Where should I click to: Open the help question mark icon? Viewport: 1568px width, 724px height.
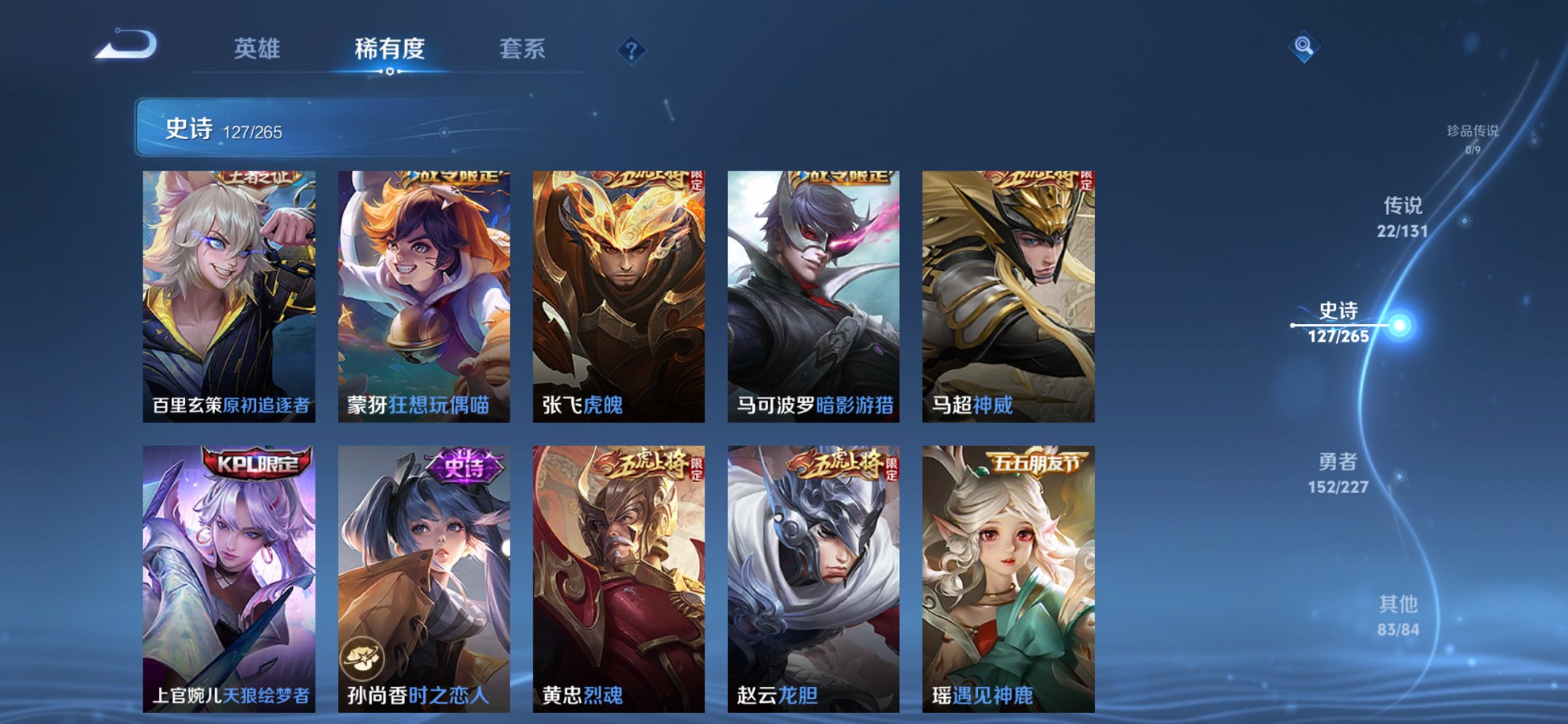(631, 50)
